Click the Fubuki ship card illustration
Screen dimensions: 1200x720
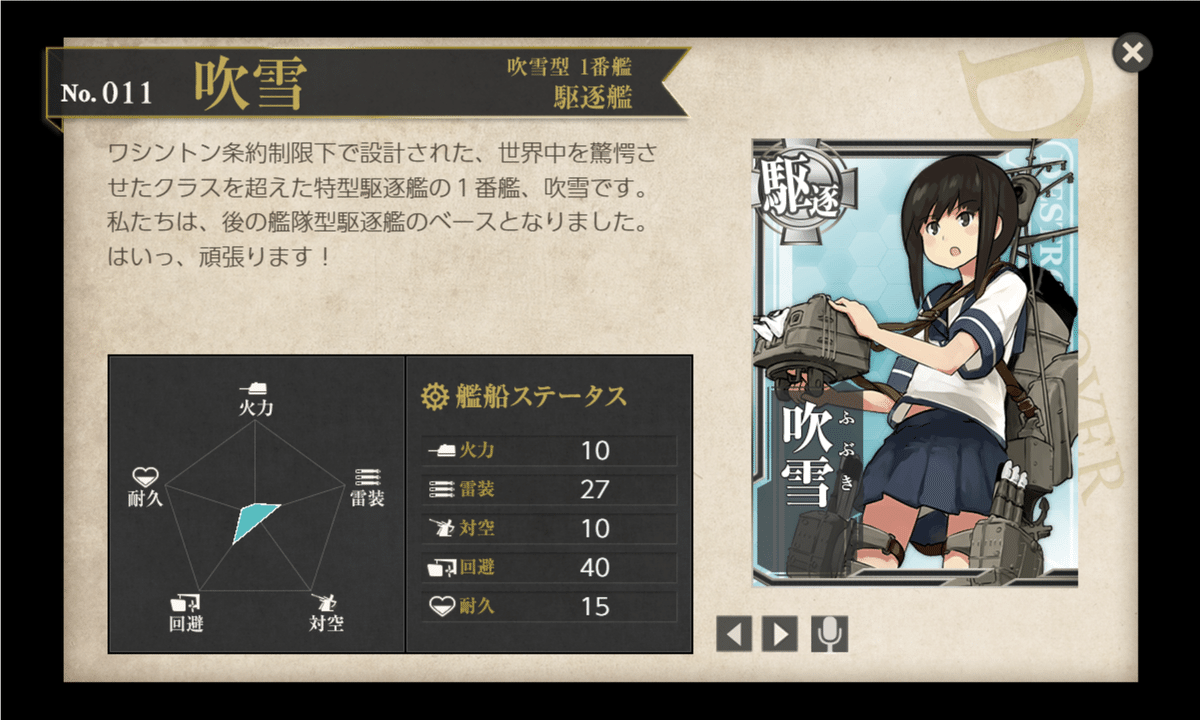tap(914, 362)
